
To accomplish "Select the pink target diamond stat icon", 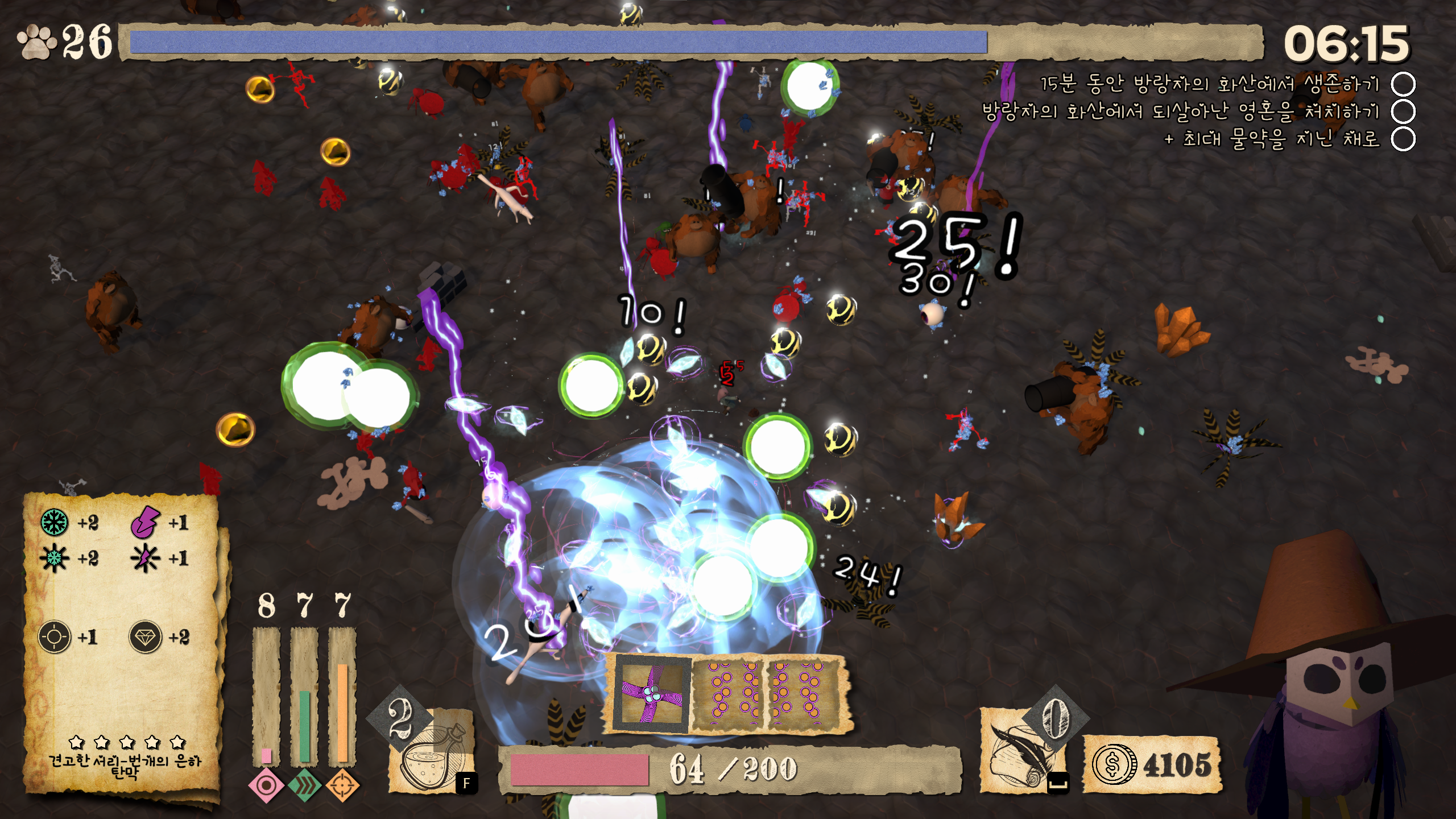I will coord(266,786).
